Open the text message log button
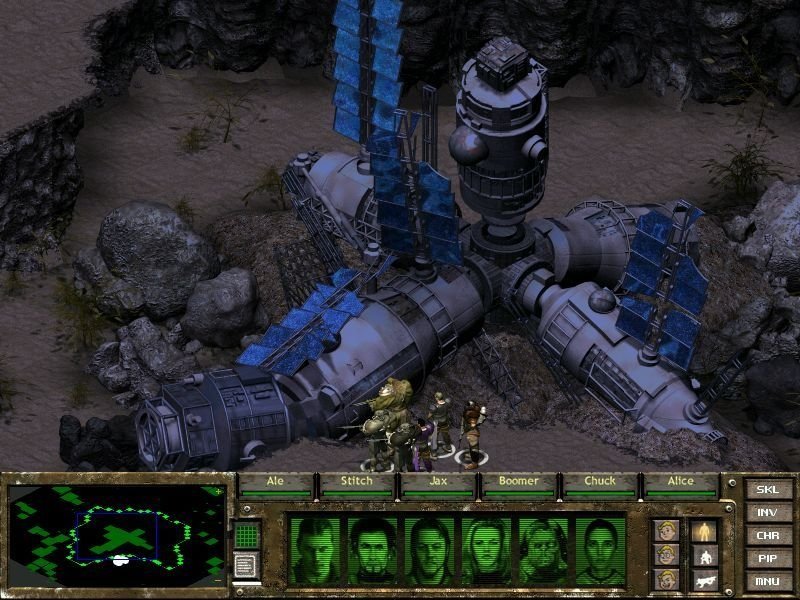Viewport: 800px width, 600px height. tap(247, 564)
